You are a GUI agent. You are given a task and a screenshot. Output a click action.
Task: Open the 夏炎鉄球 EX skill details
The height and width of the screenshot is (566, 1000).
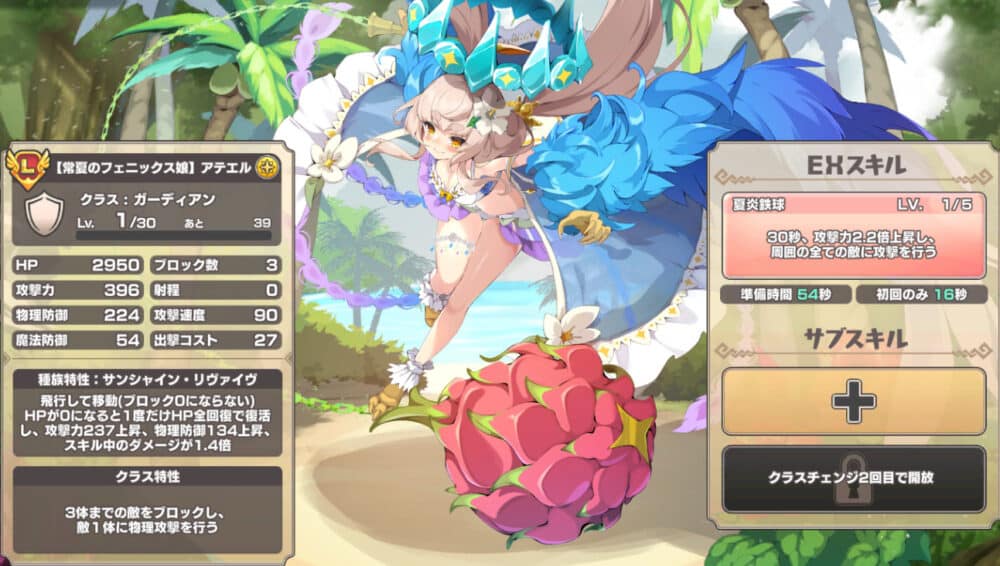pyautogui.click(x=853, y=234)
